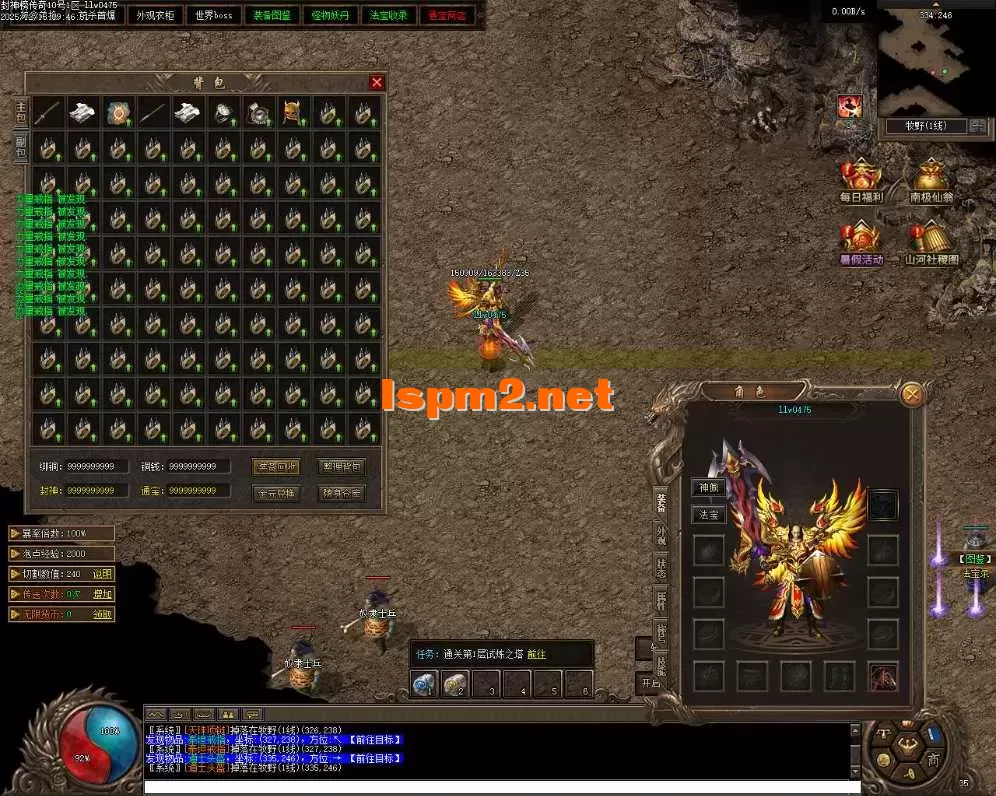Open the 怪物妖丹 menu
This screenshot has width=996, height=796.
pyautogui.click(x=330, y=15)
